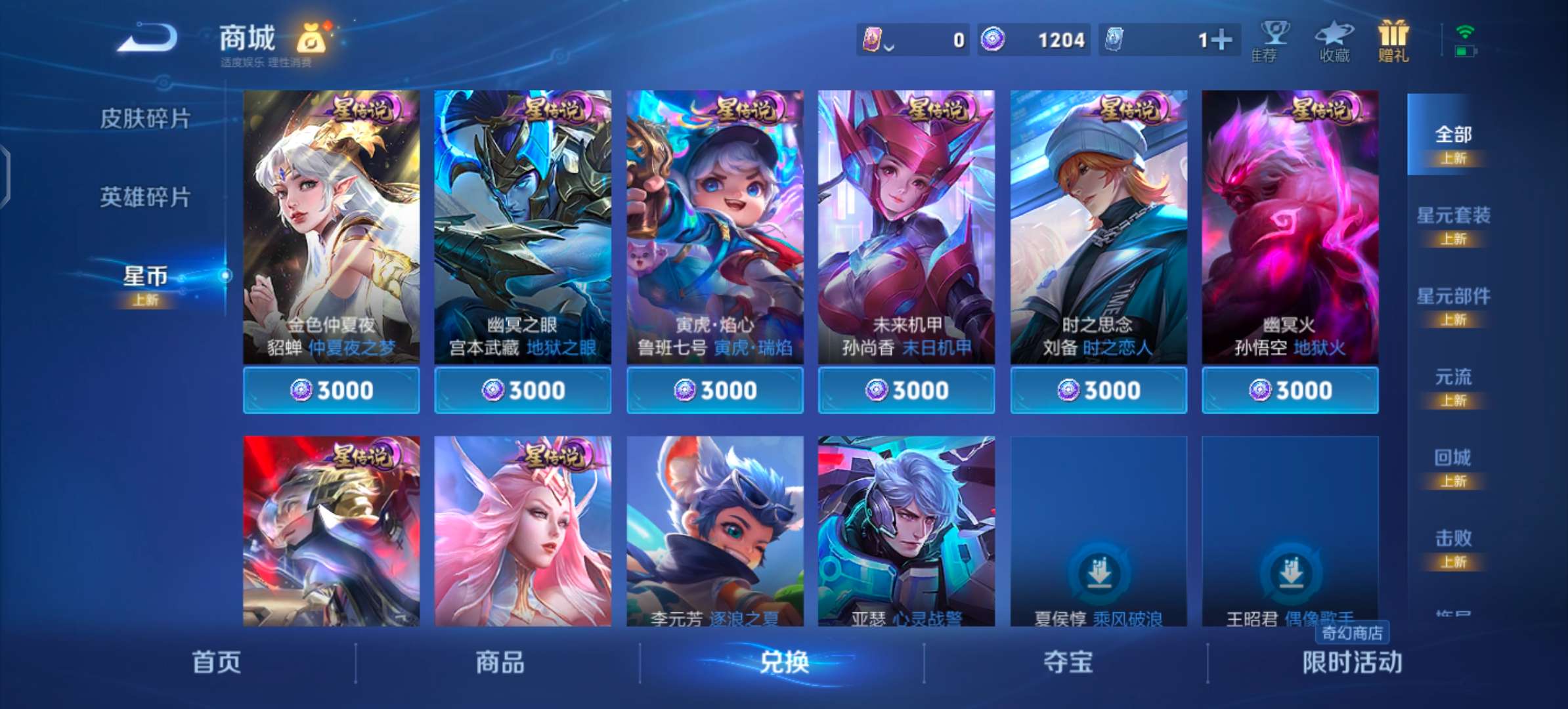1568x709 pixels.
Task: Click the coin pouch icon beside 商城 title
Action: (x=310, y=38)
